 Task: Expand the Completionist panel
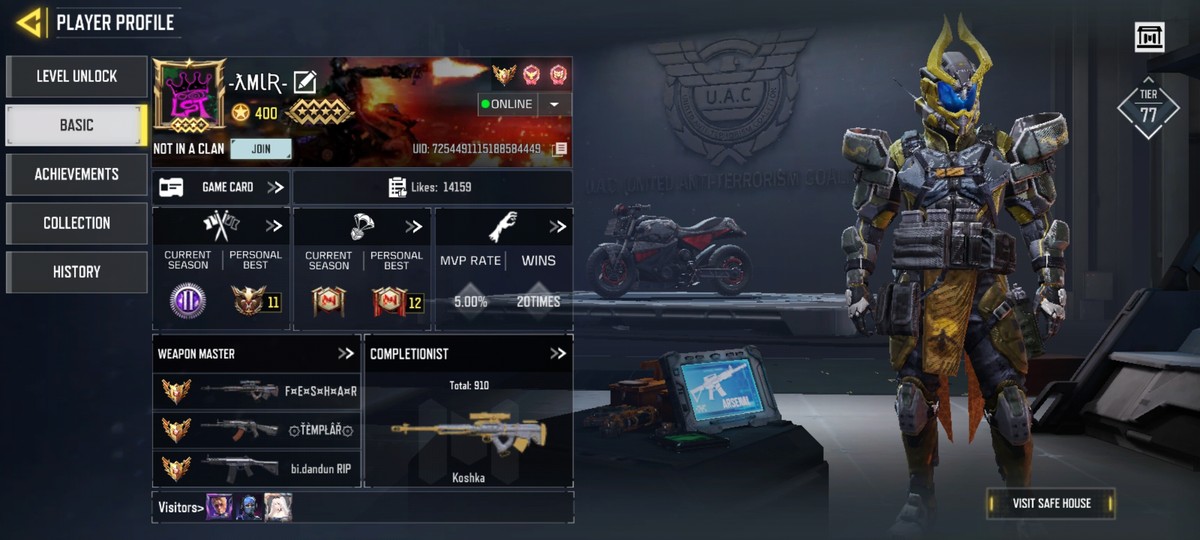[x=558, y=353]
